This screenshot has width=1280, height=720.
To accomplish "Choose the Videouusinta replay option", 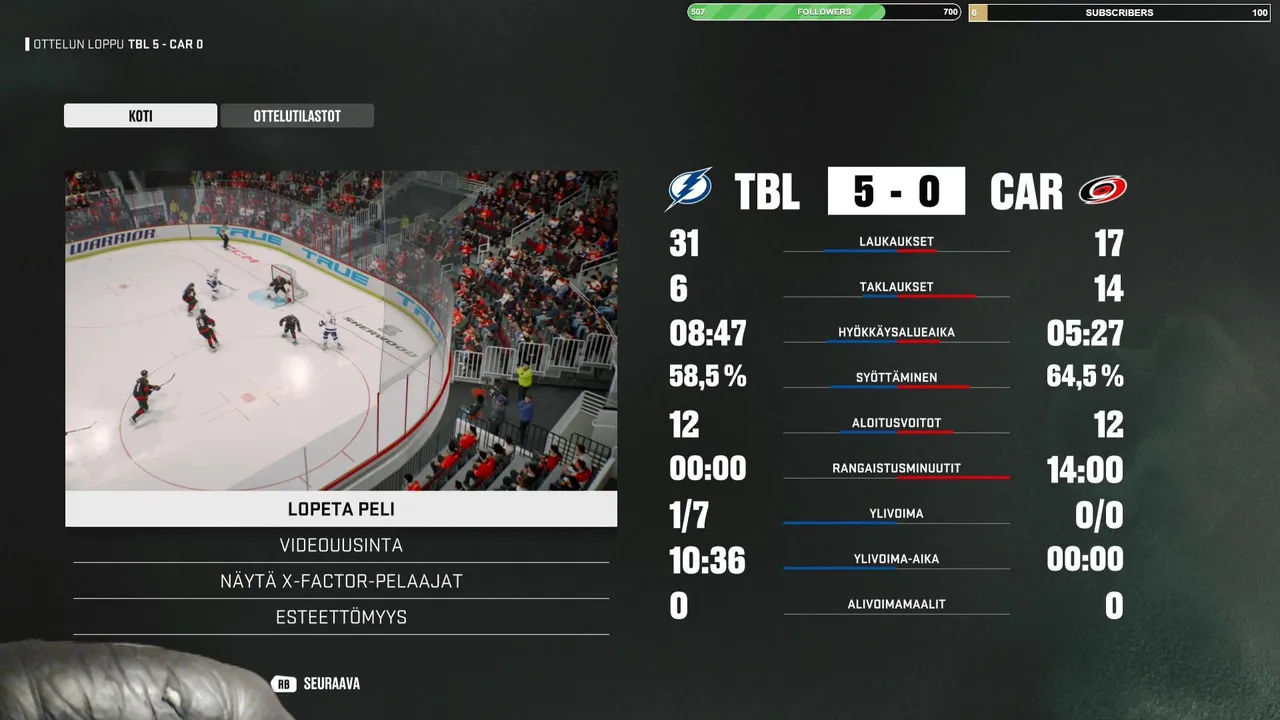I will (341, 546).
